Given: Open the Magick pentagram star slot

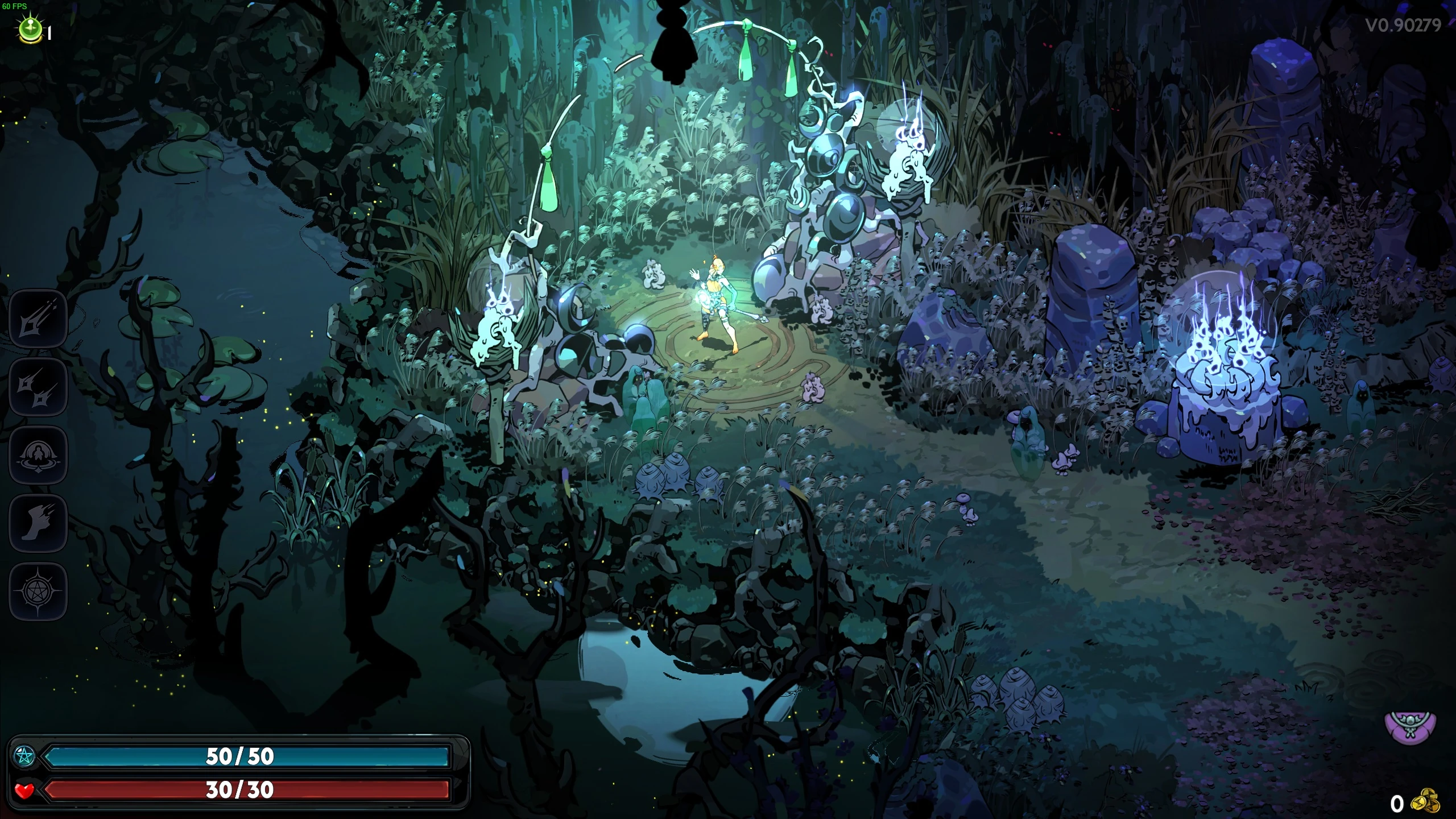Looking at the screenshot, I should (38, 591).
